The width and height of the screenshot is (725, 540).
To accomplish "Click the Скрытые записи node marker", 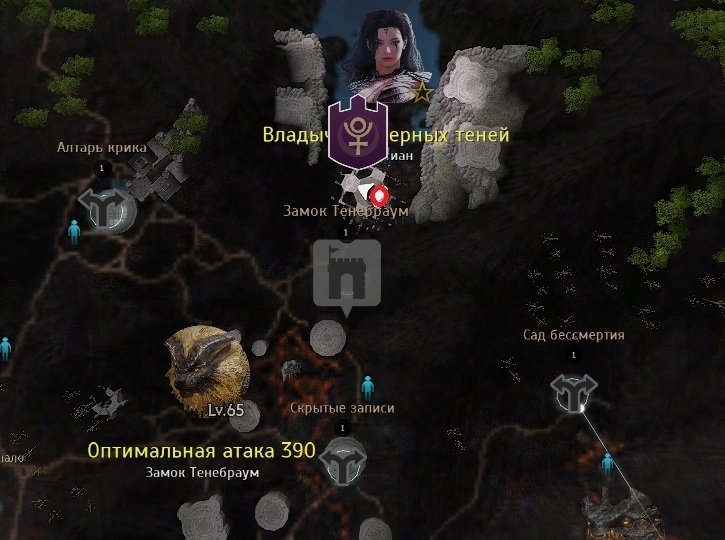I will click(x=342, y=460).
